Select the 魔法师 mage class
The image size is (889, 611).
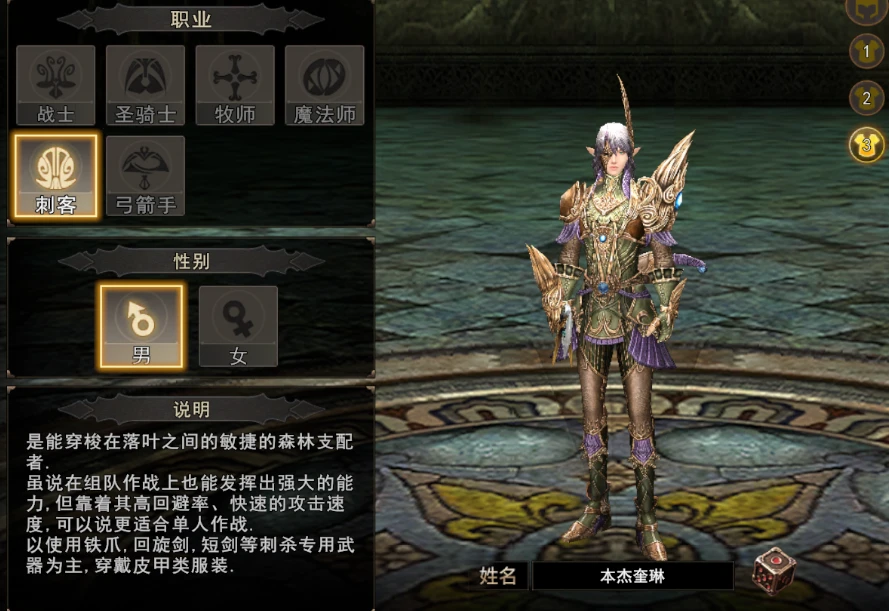324,85
